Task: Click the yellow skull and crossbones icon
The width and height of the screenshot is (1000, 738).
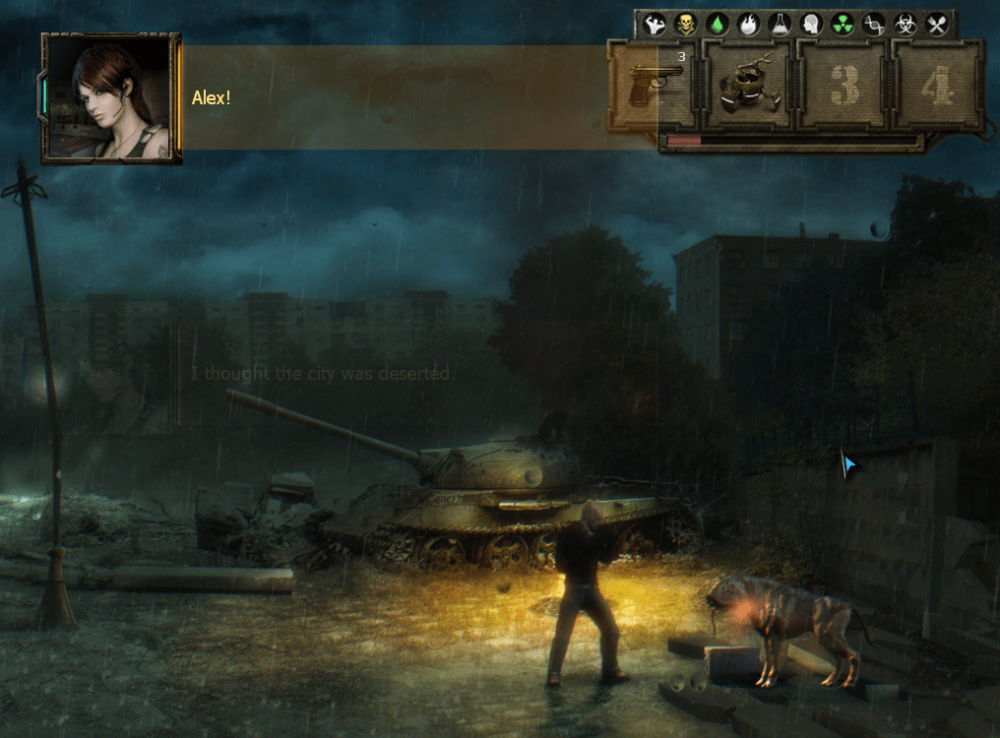Action: 686,24
